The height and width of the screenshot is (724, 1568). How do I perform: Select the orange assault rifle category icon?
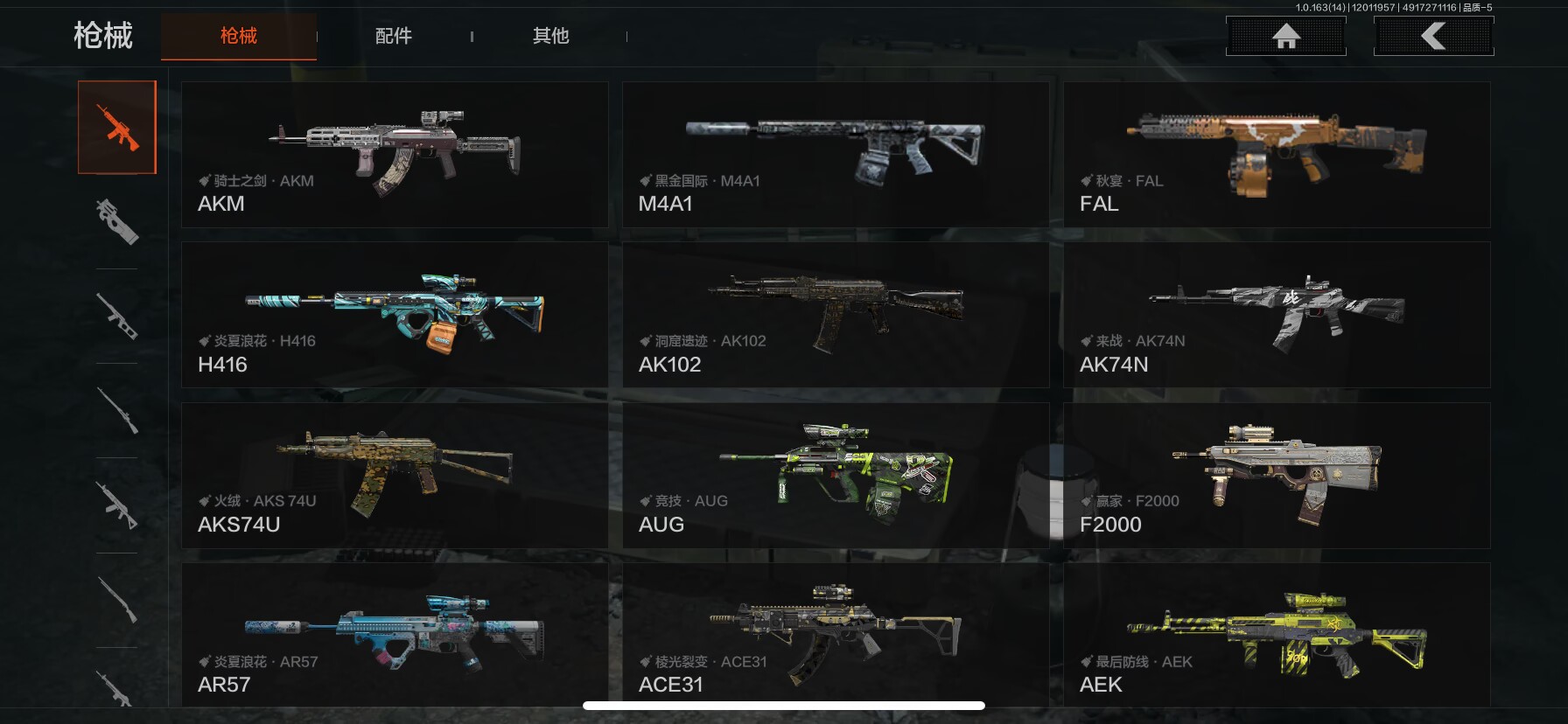117,128
